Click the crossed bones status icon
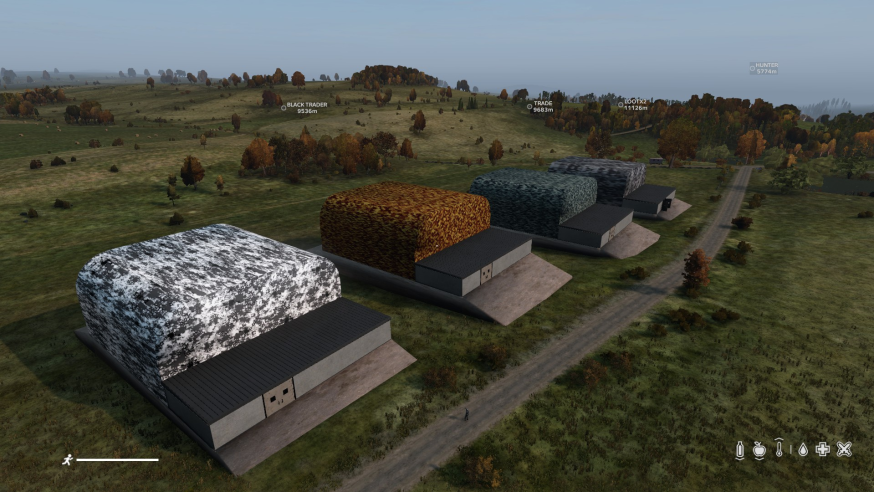Screen dimensions: 874x492 click(x=844, y=450)
